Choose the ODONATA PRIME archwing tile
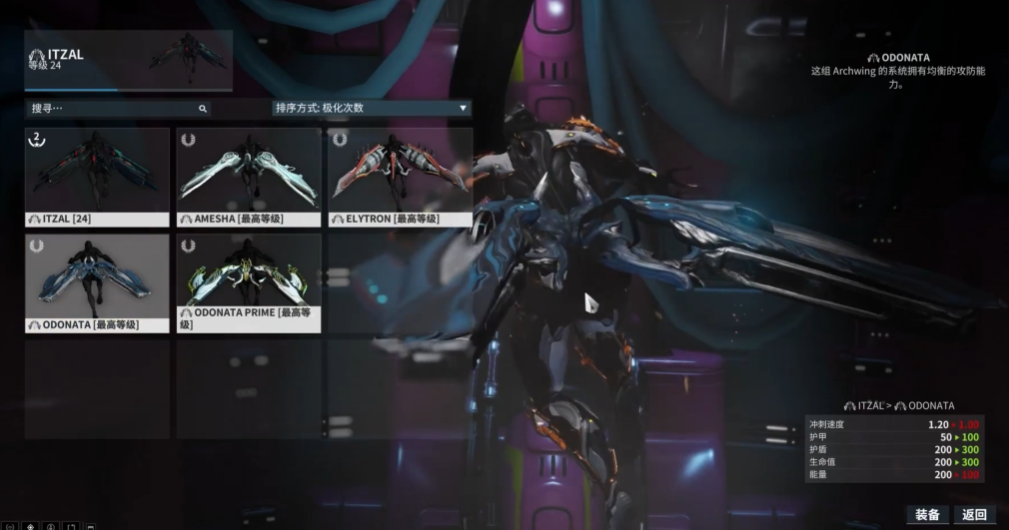The image size is (1009, 530). pyautogui.click(x=249, y=283)
